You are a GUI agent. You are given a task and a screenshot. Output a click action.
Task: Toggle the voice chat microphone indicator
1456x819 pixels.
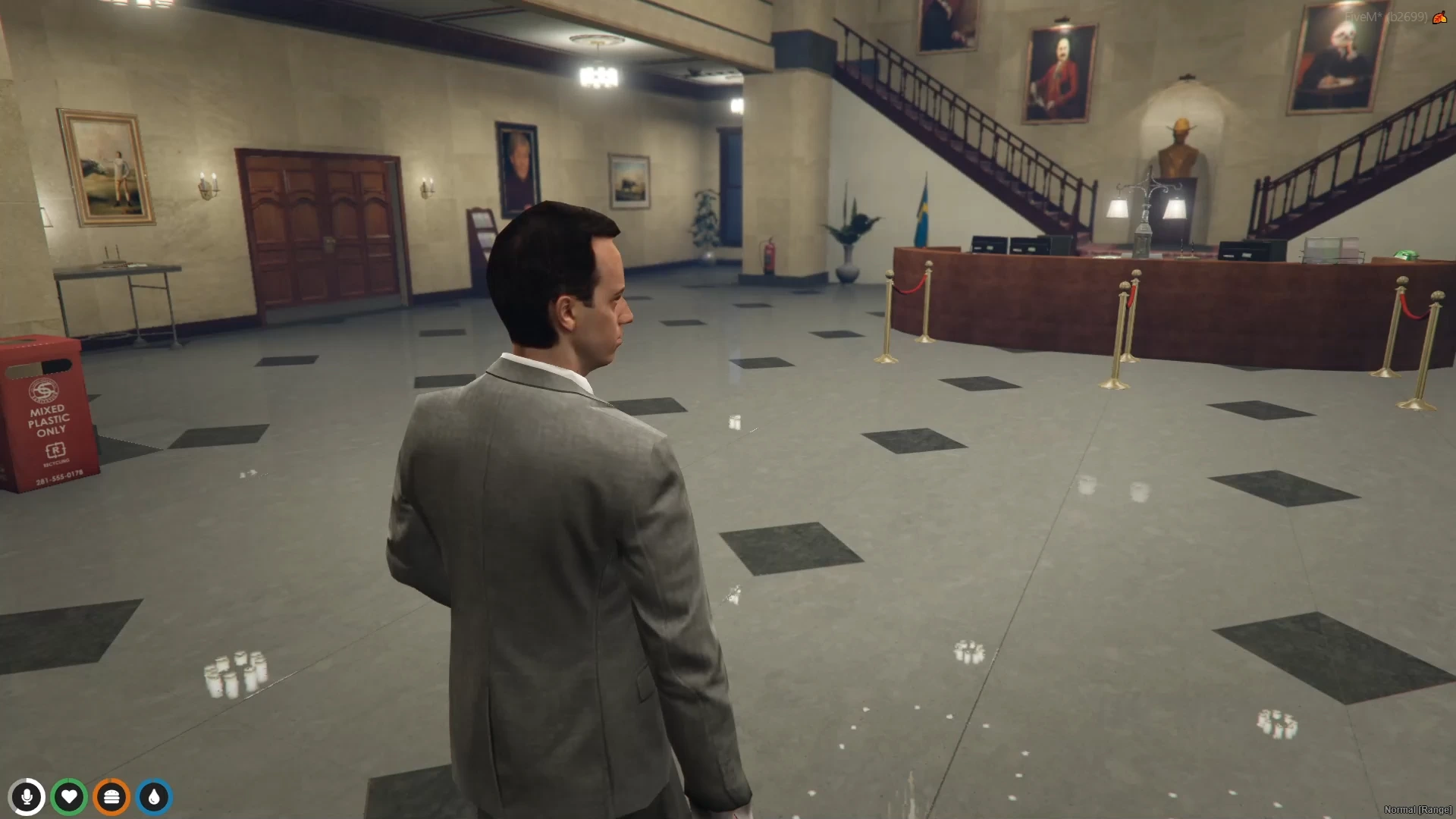27,796
